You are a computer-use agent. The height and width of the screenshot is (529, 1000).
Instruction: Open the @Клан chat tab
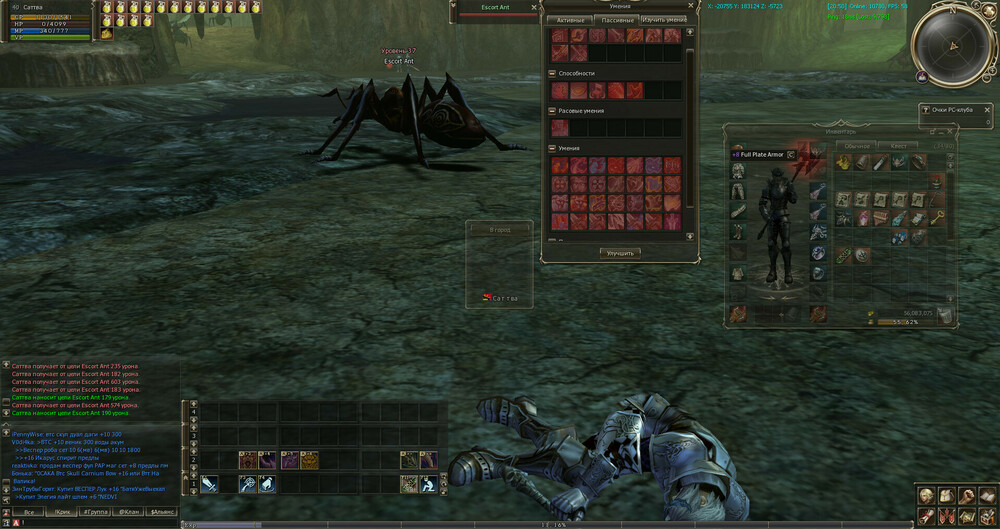129,511
